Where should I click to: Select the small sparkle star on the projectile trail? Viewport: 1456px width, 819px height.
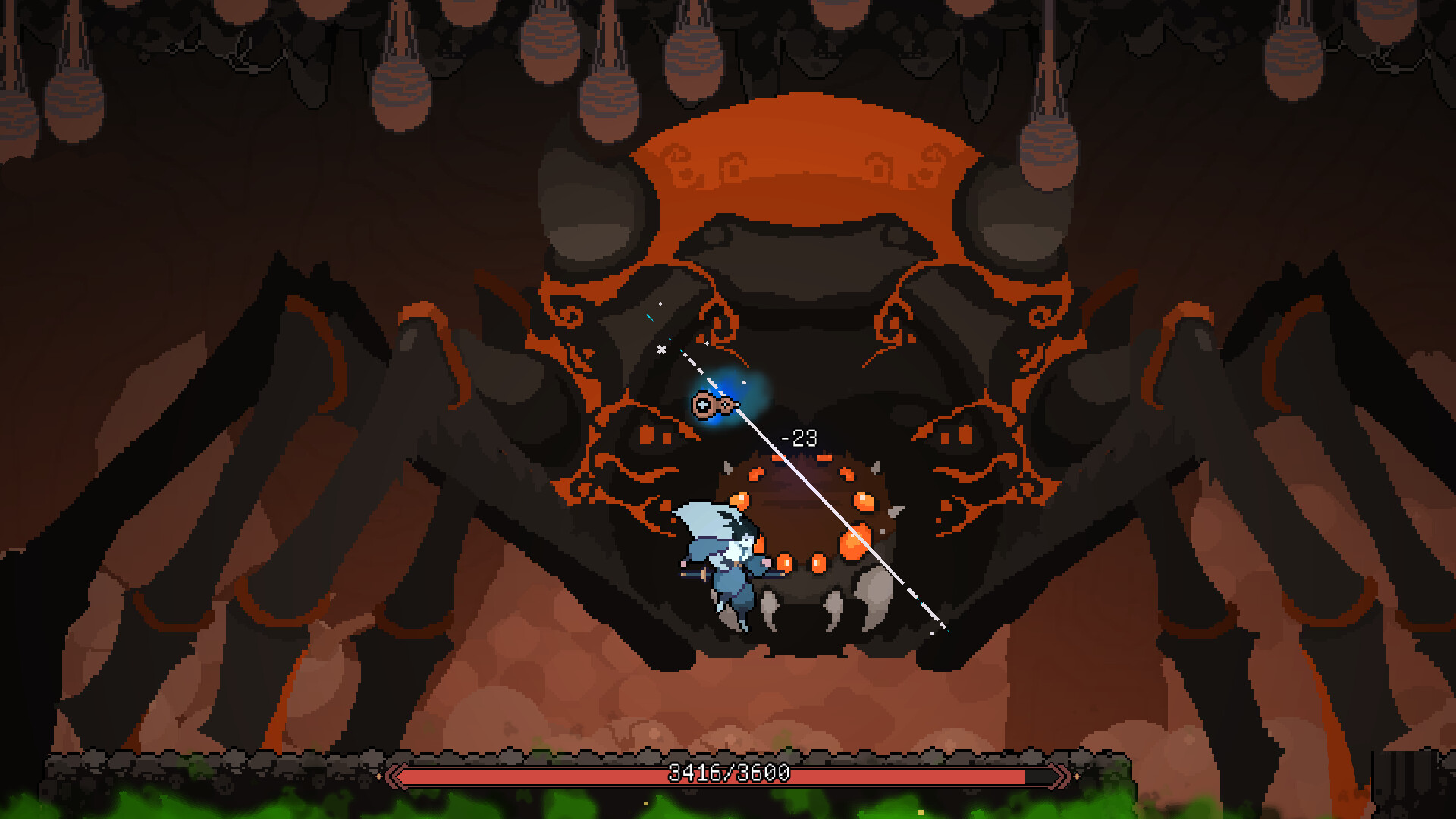tap(661, 350)
